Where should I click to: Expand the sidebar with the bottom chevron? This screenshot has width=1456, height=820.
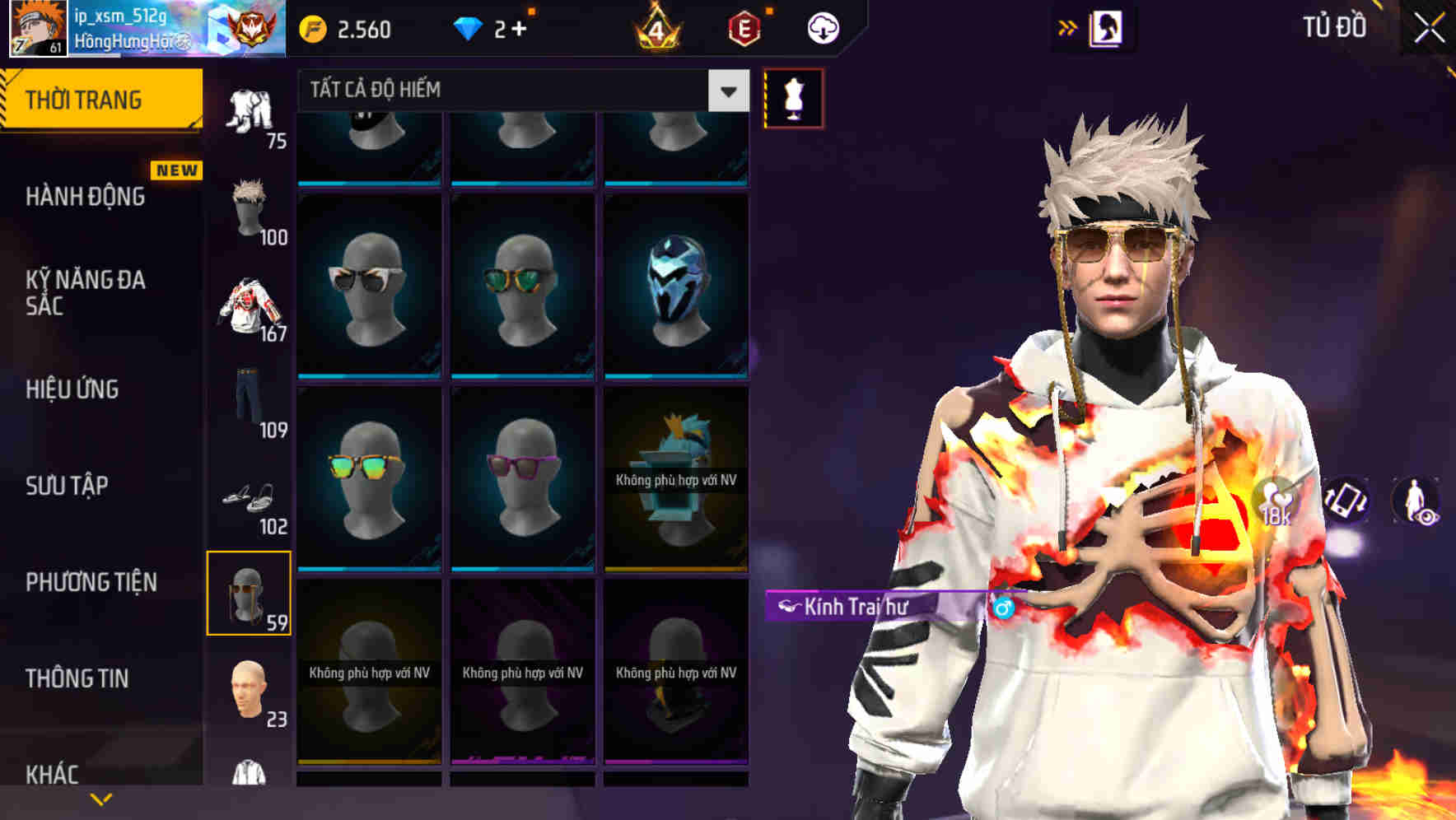99,797
